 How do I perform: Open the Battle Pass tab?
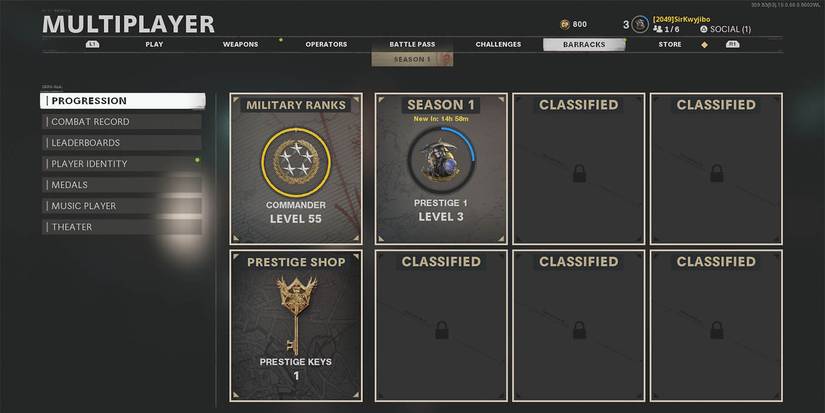412,44
